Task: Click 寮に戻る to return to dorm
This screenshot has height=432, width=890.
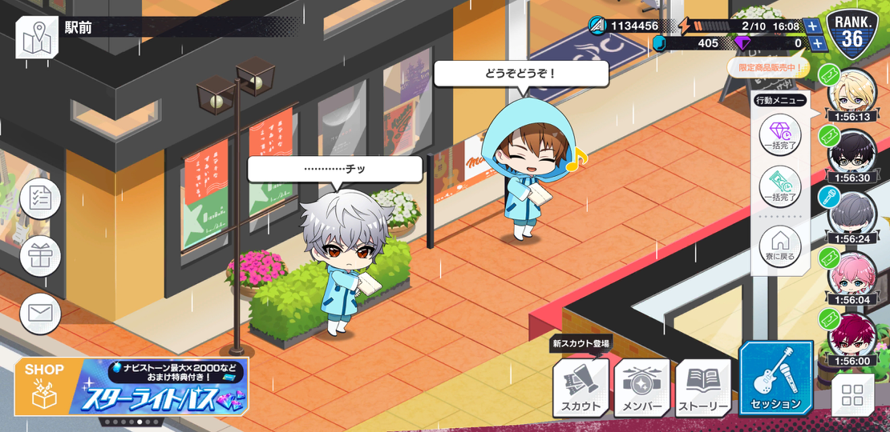Action: (780, 246)
